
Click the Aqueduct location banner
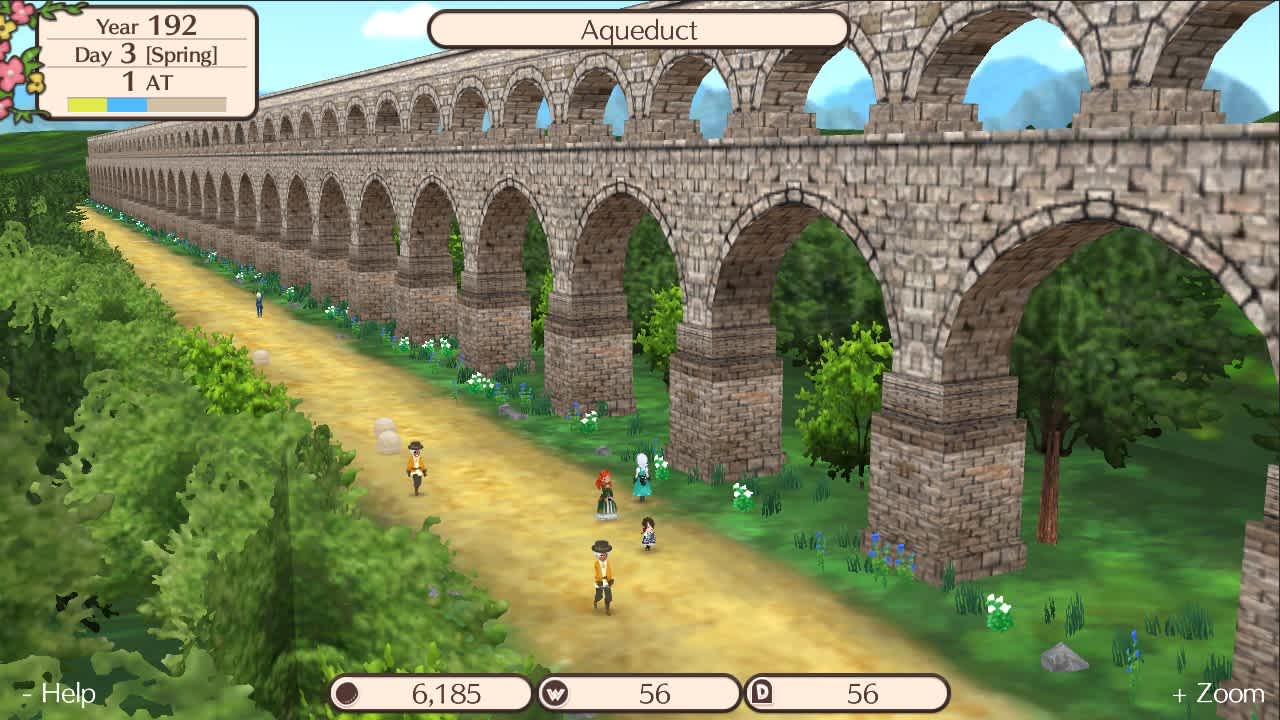[640, 30]
